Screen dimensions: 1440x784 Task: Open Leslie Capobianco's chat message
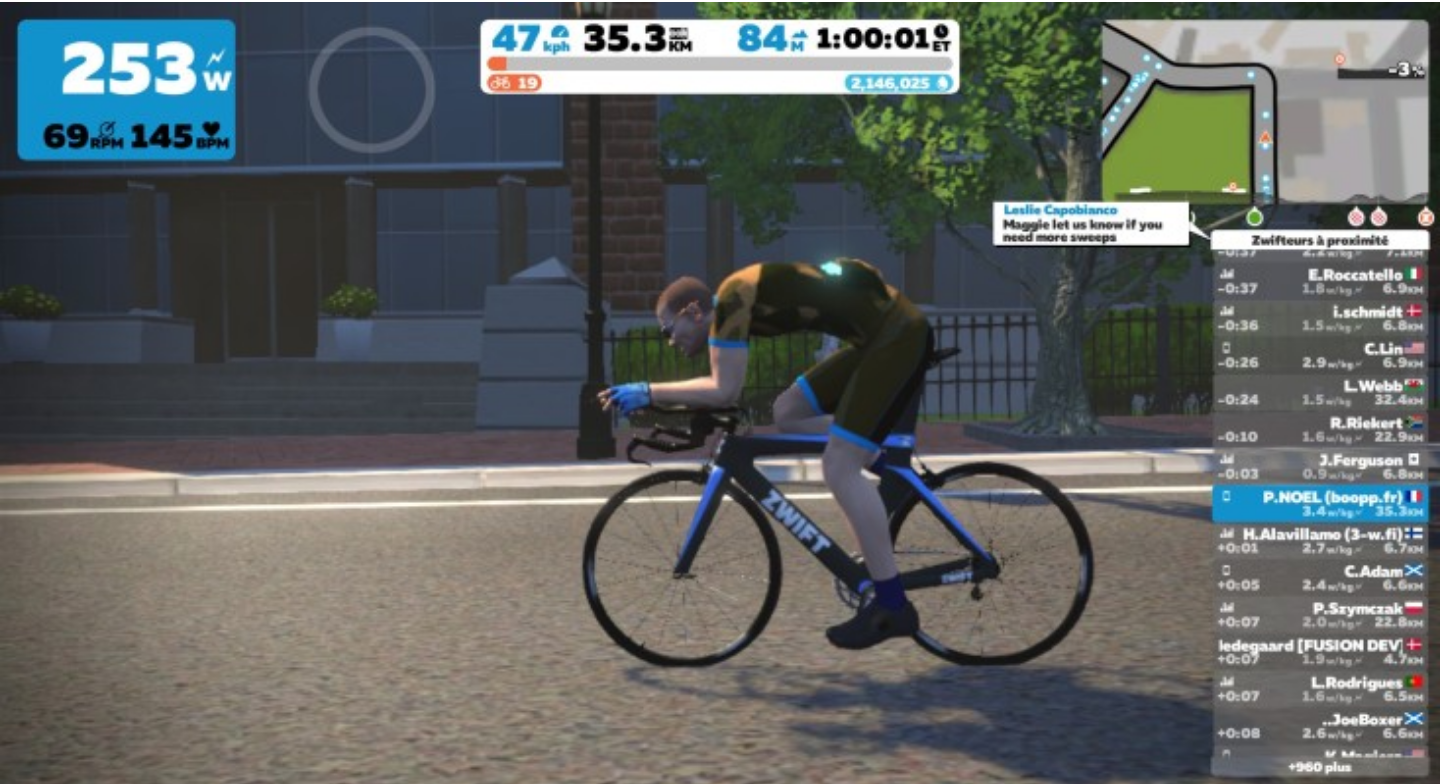[x=1090, y=224]
